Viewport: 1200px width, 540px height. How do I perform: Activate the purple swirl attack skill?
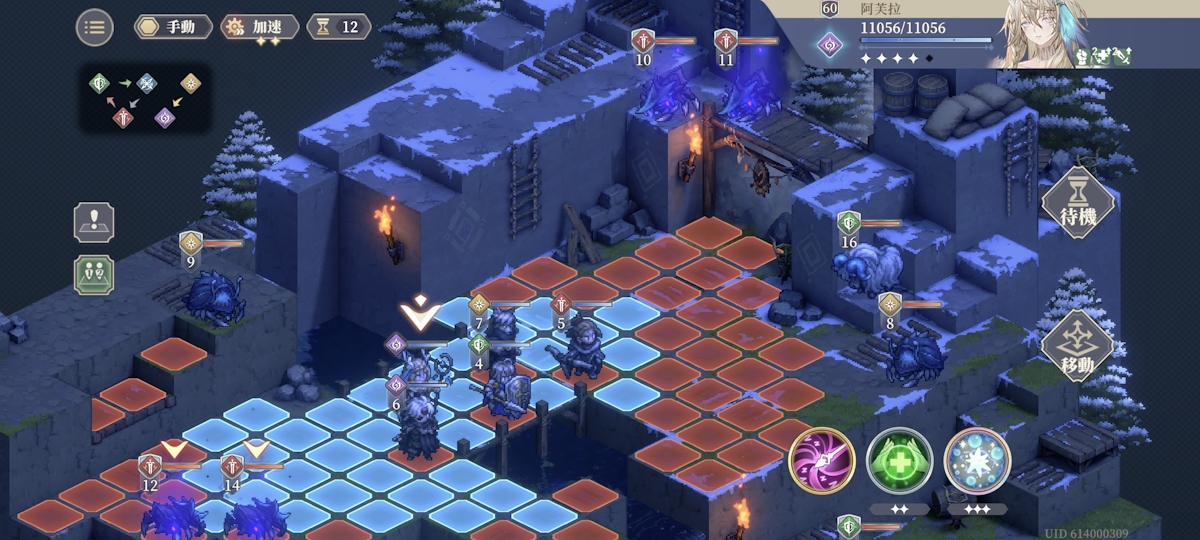821,460
